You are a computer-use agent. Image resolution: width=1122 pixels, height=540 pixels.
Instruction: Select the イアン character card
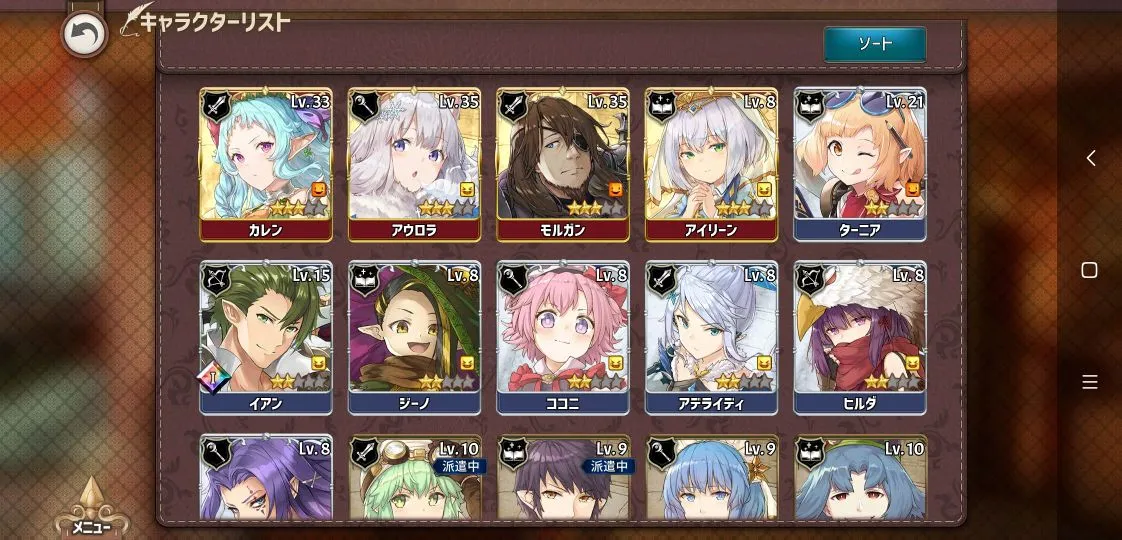pyautogui.click(x=265, y=338)
